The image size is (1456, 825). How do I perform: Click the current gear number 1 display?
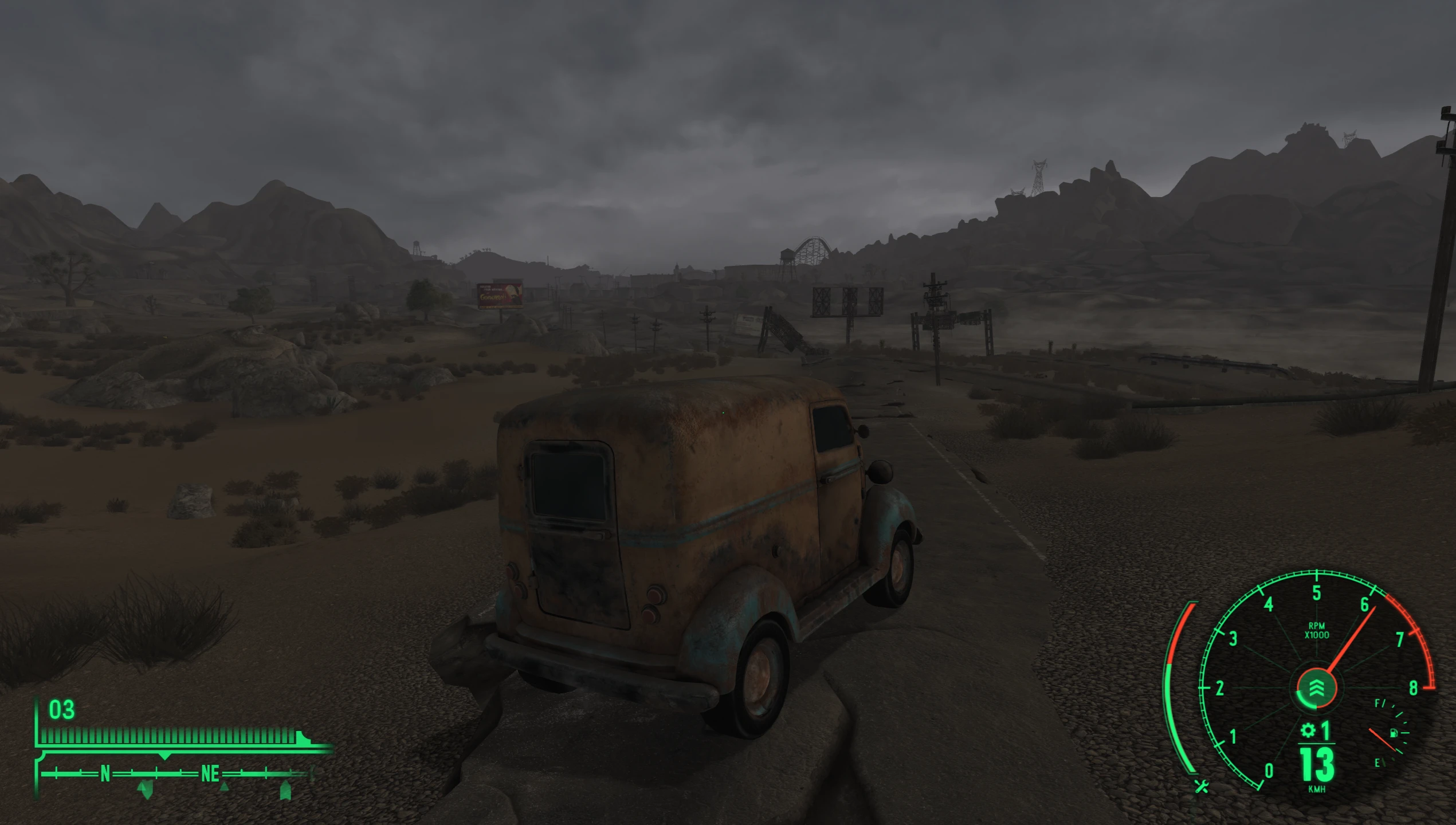click(1325, 731)
